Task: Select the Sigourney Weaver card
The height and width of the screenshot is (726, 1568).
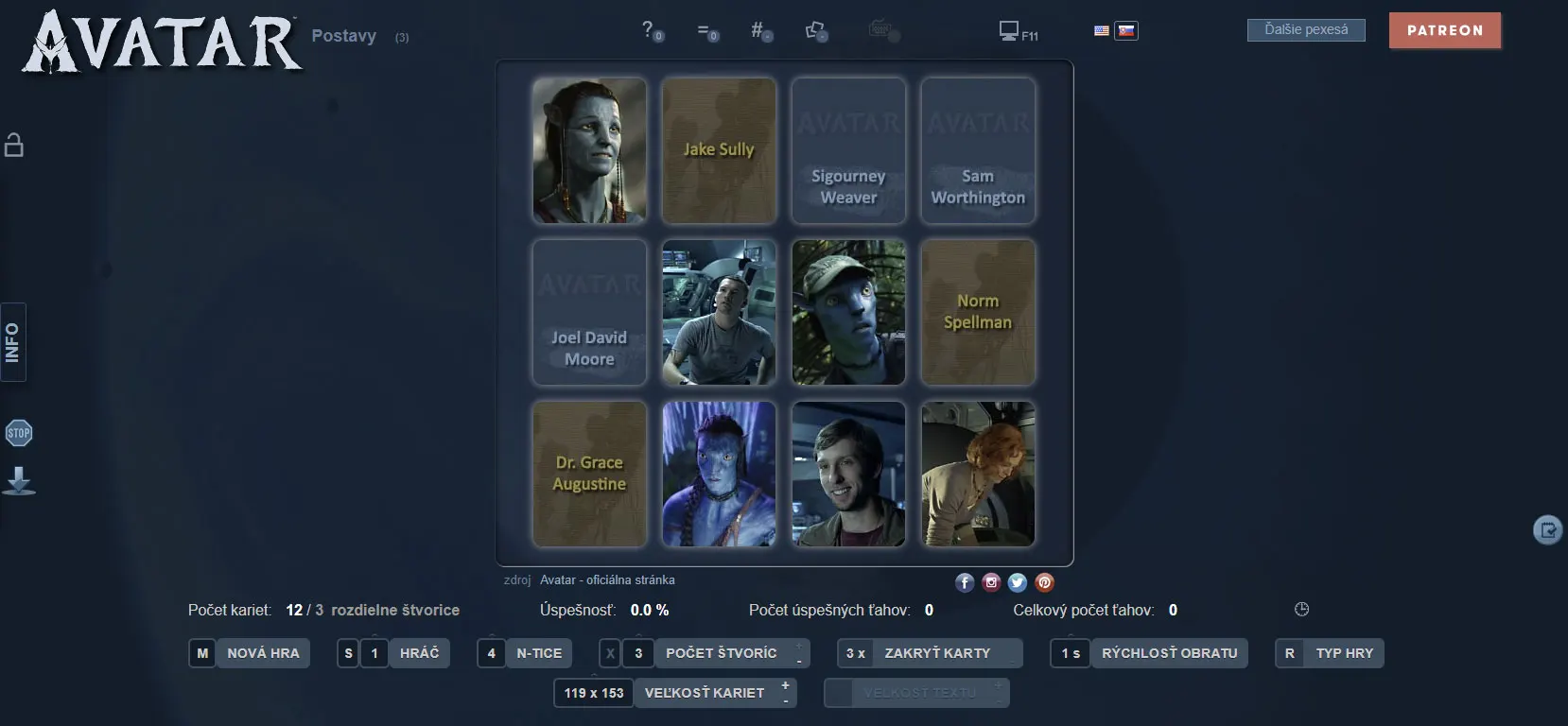Action: pos(848,151)
